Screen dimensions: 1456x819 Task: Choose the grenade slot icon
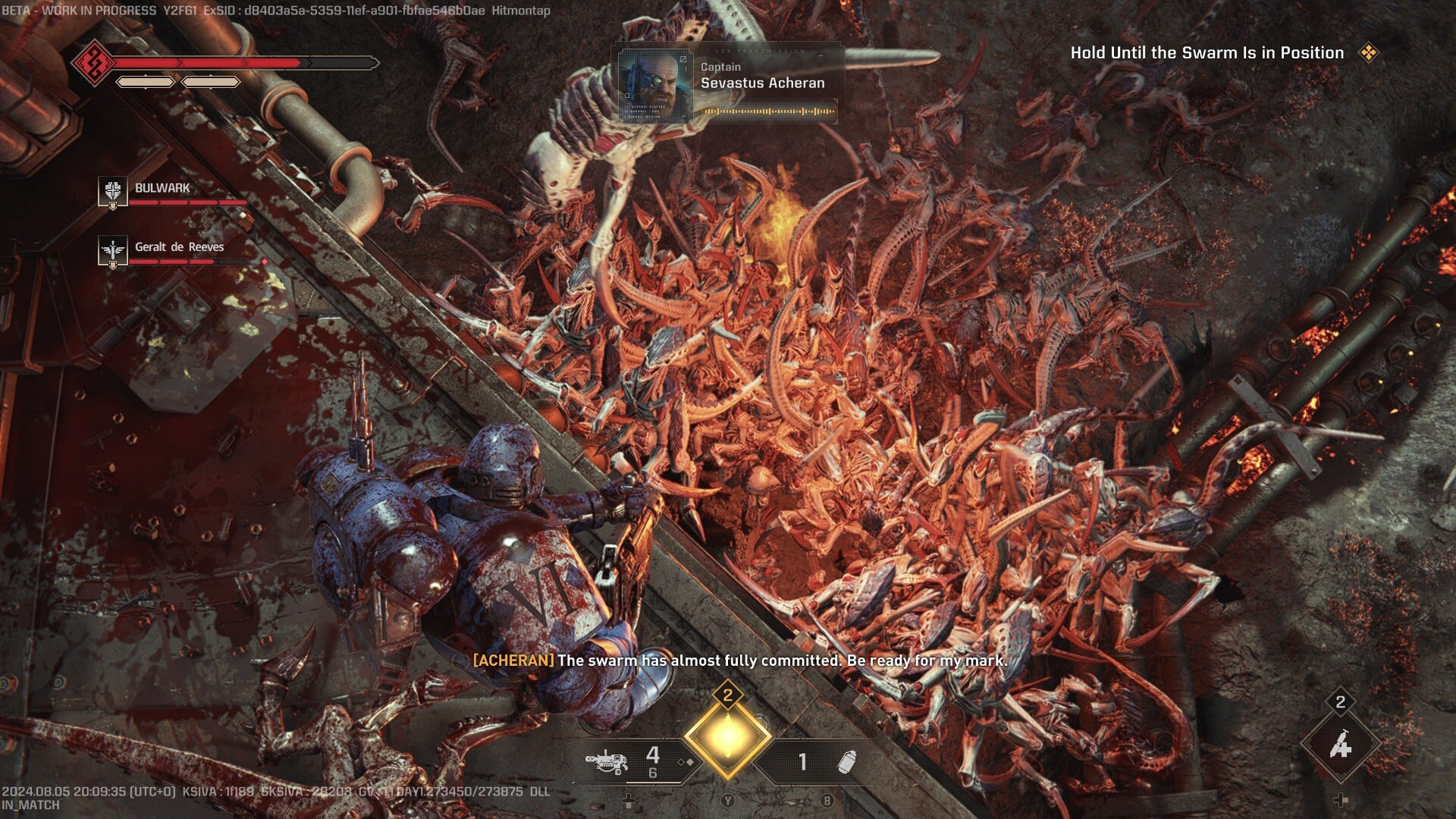[x=846, y=761]
